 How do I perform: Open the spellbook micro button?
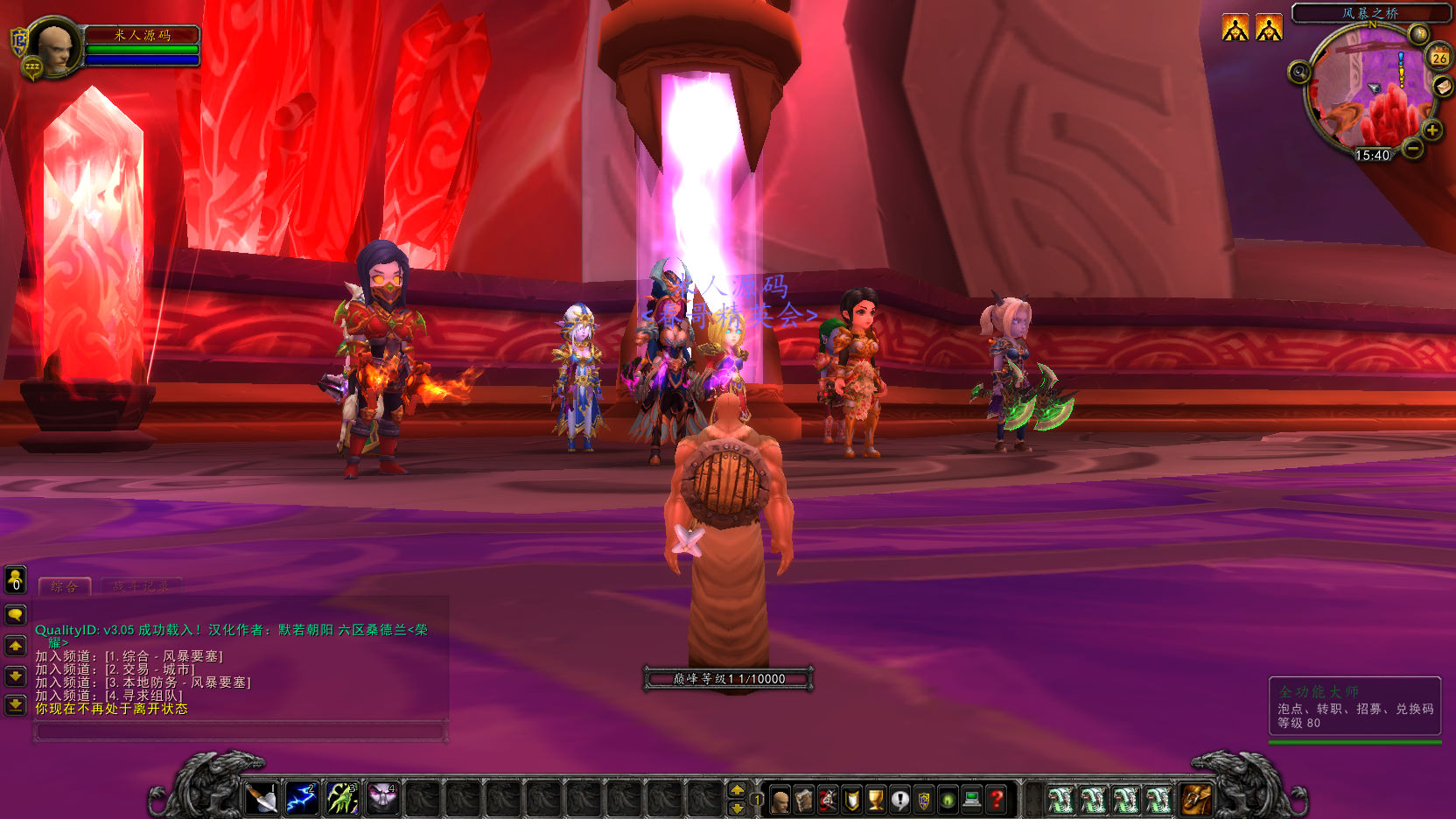[x=804, y=799]
